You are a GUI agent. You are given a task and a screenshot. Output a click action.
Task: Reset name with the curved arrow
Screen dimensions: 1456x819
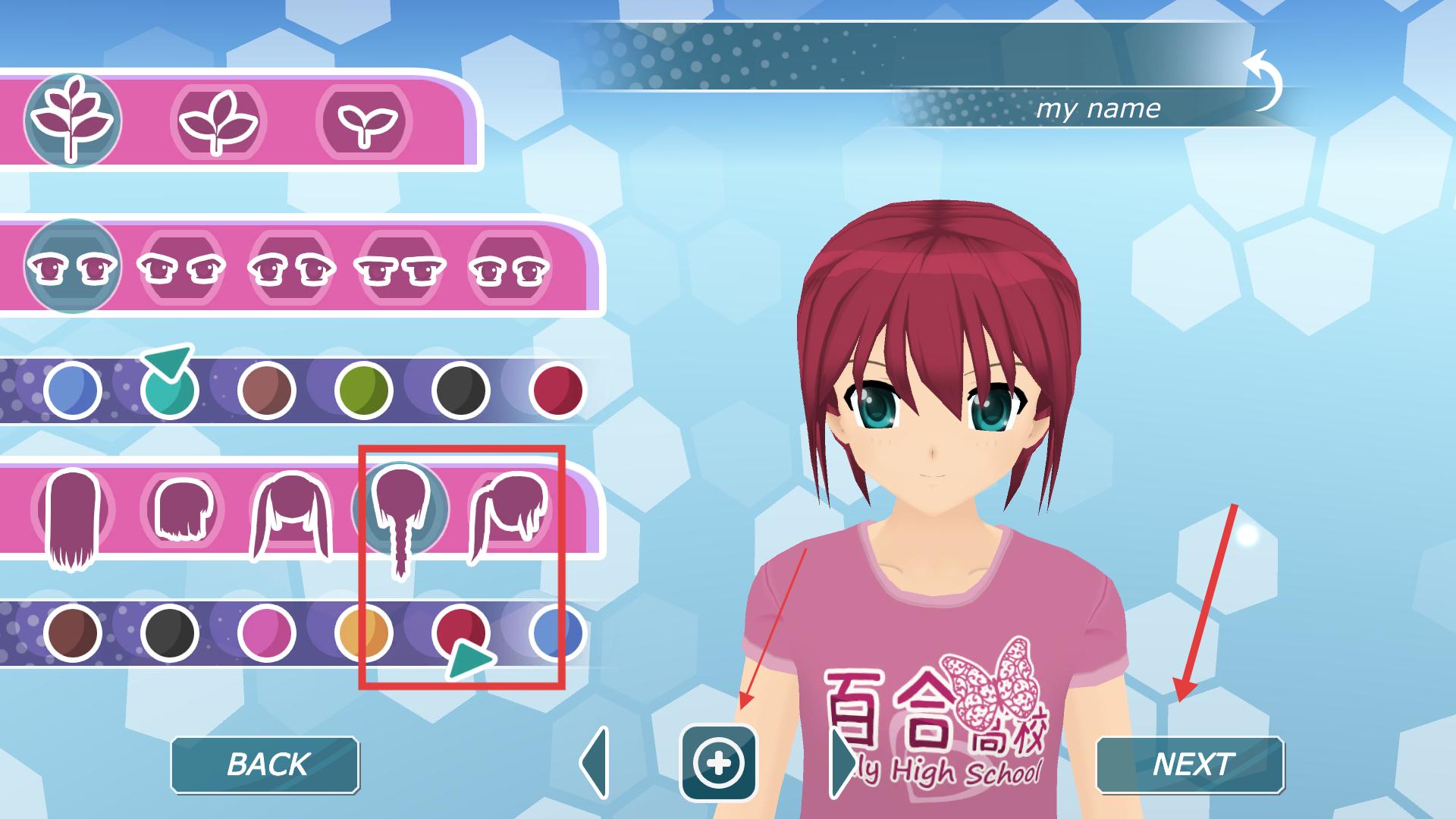coord(1263,80)
